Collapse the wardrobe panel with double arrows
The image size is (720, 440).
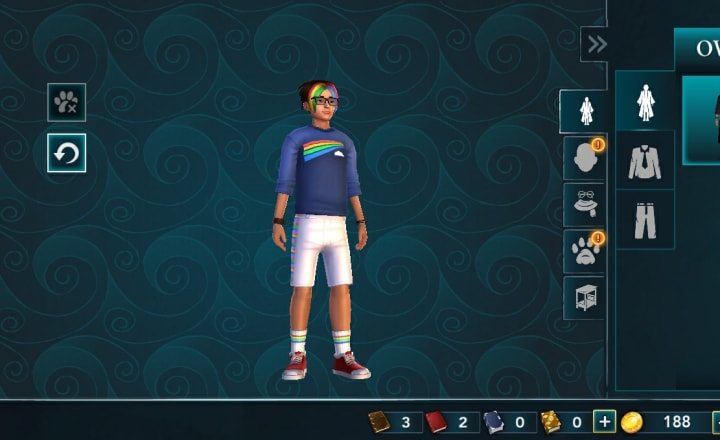[x=596, y=44]
